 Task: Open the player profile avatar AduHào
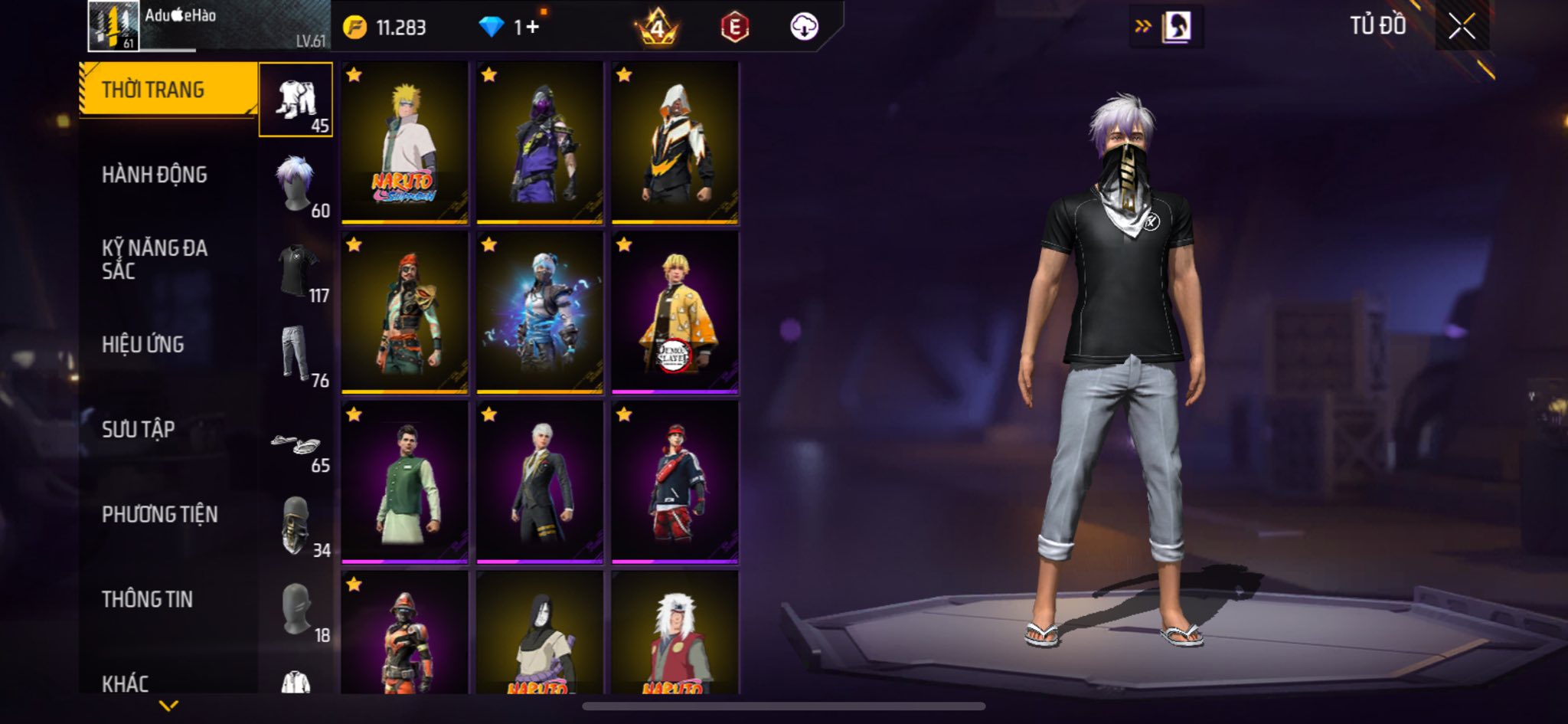coord(113,26)
